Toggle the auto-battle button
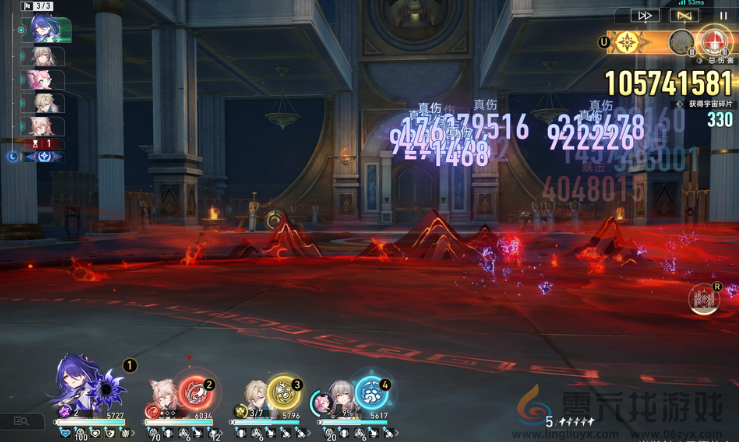The height and width of the screenshot is (442, 739). (x=684, y=16)
